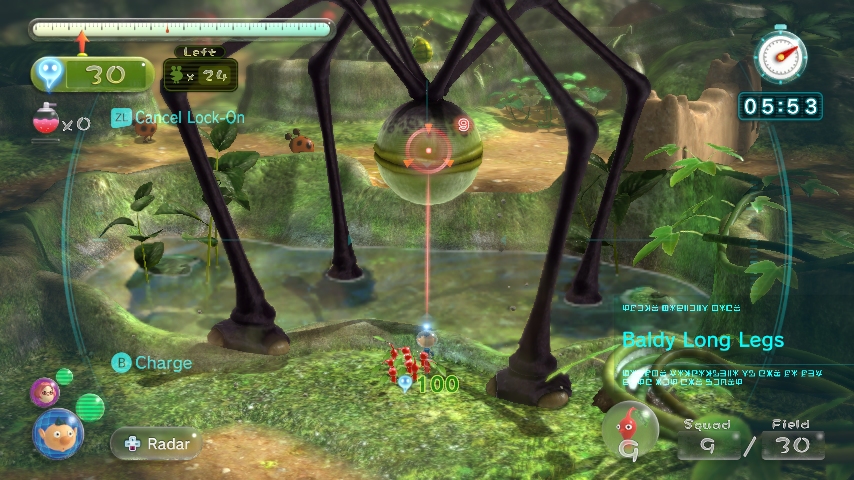Switch to the small pink-haired leader portrait

44,391
